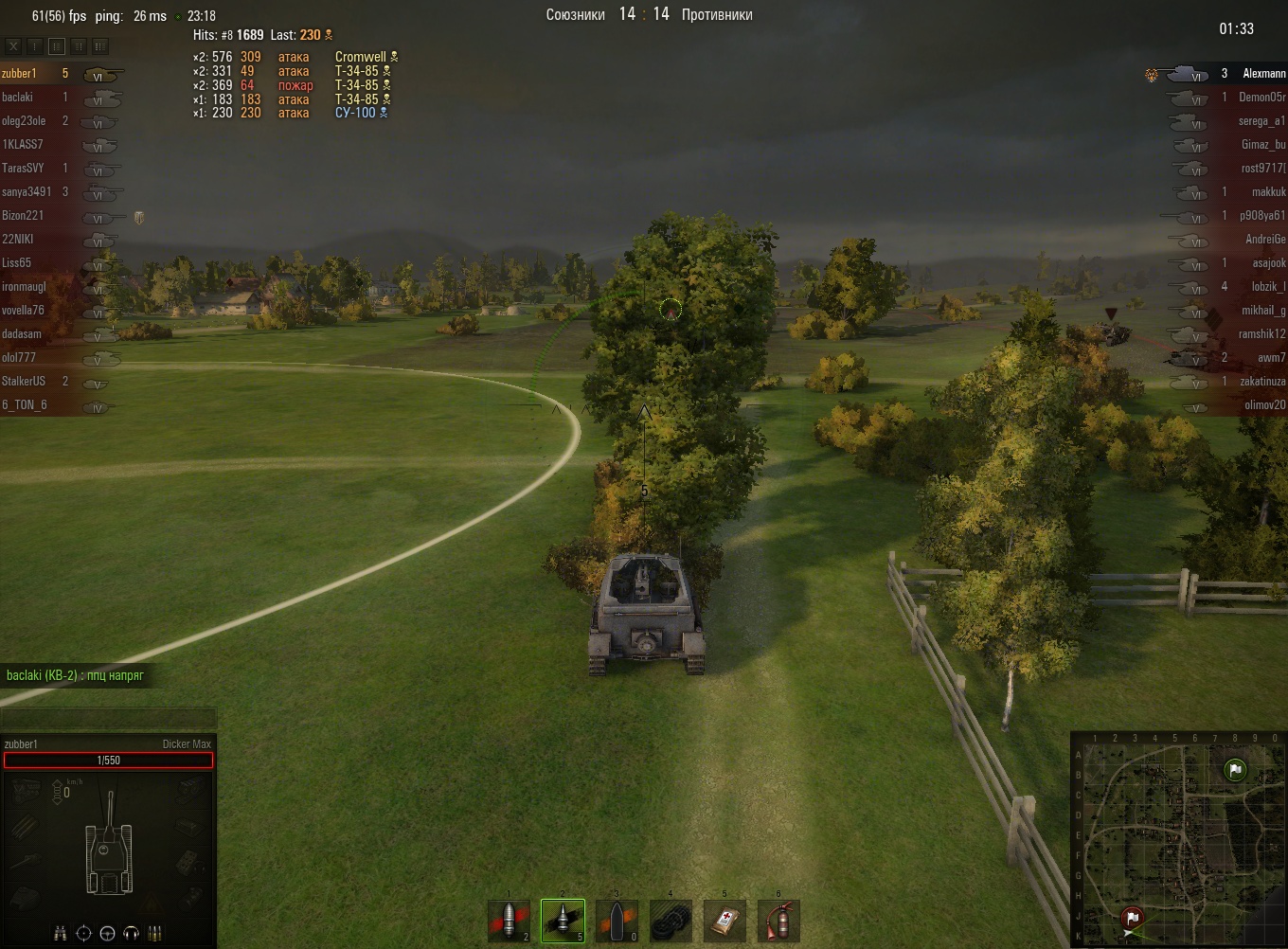Select the highlighted shell slot with 5 rounds
This screenshot has width=1288, height=949.
tap(563, 921)
